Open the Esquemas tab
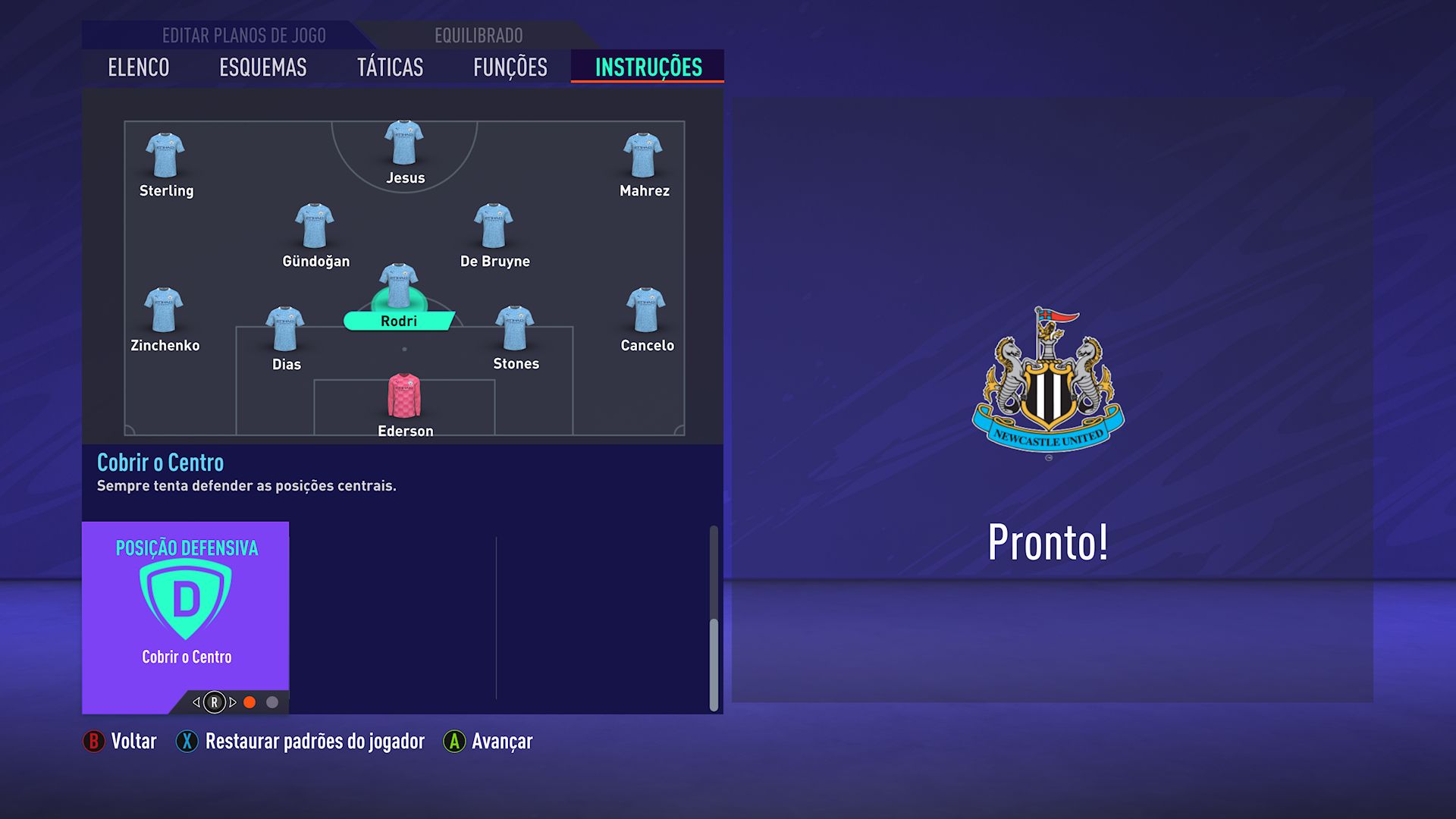The width and height of the screenshot is (1456, 819). [x=262, y=67]
